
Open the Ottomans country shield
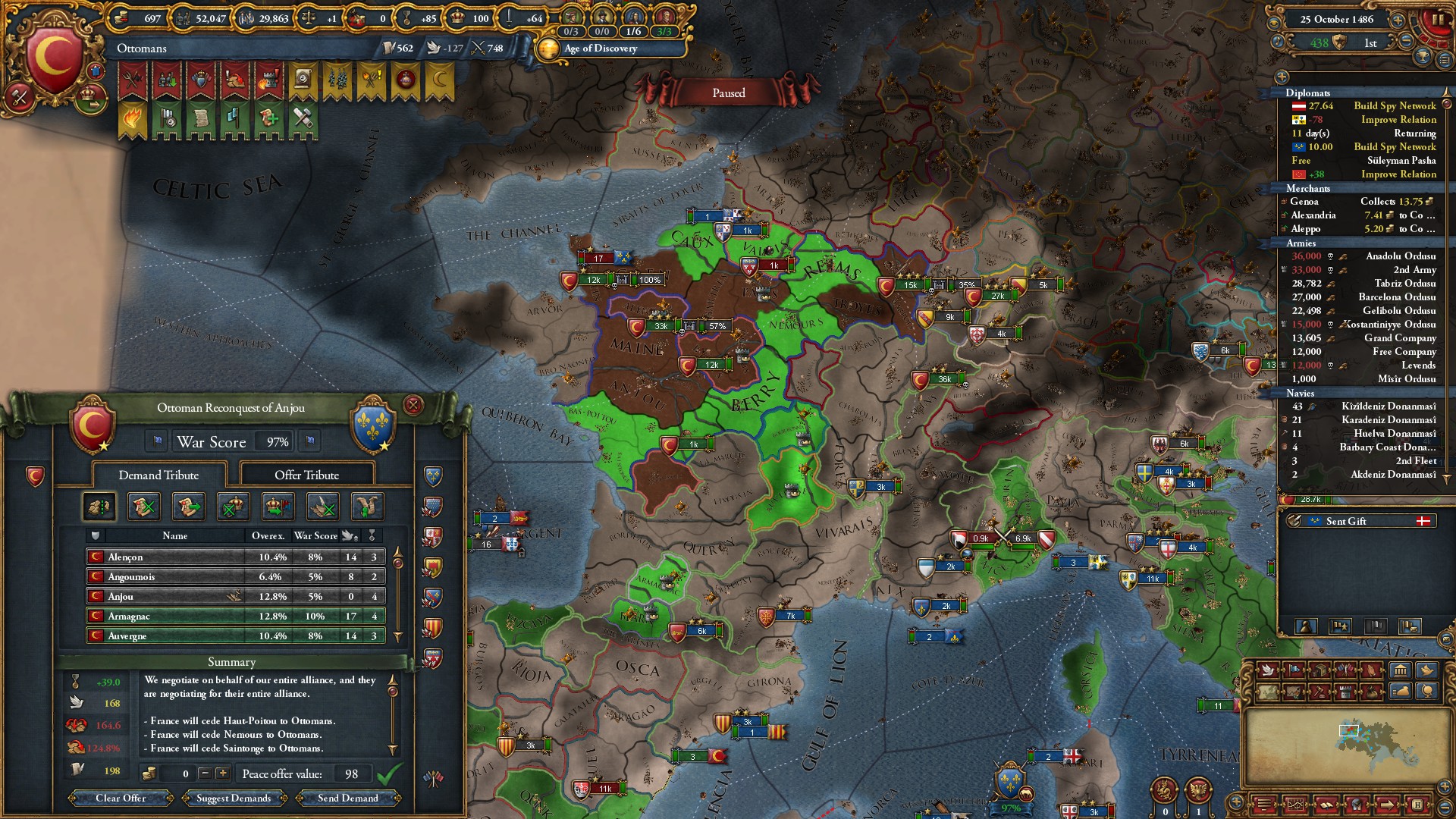point(52,59)
